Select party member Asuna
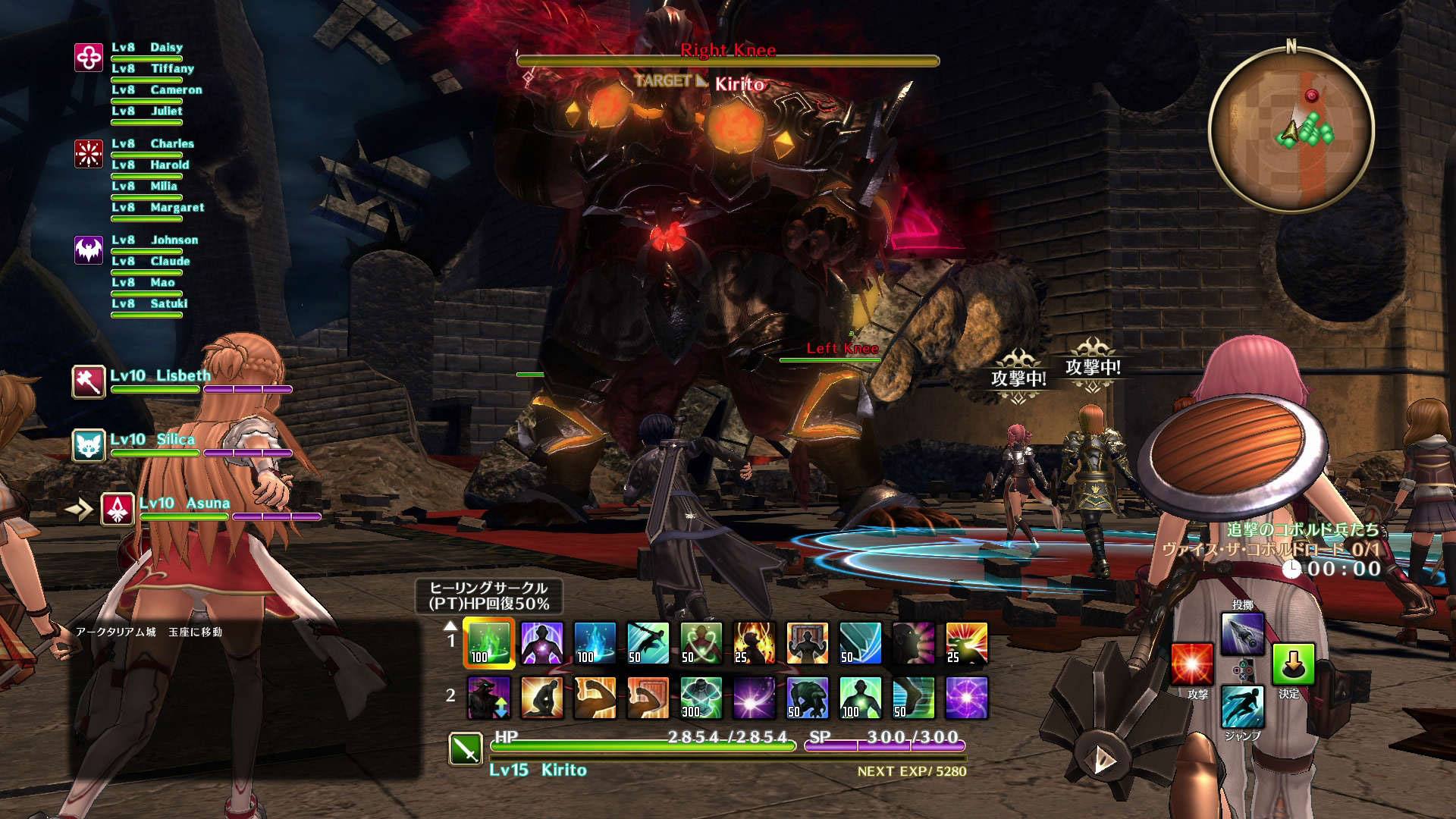This screenshot has width=1456, height=819. coord(118,510)
